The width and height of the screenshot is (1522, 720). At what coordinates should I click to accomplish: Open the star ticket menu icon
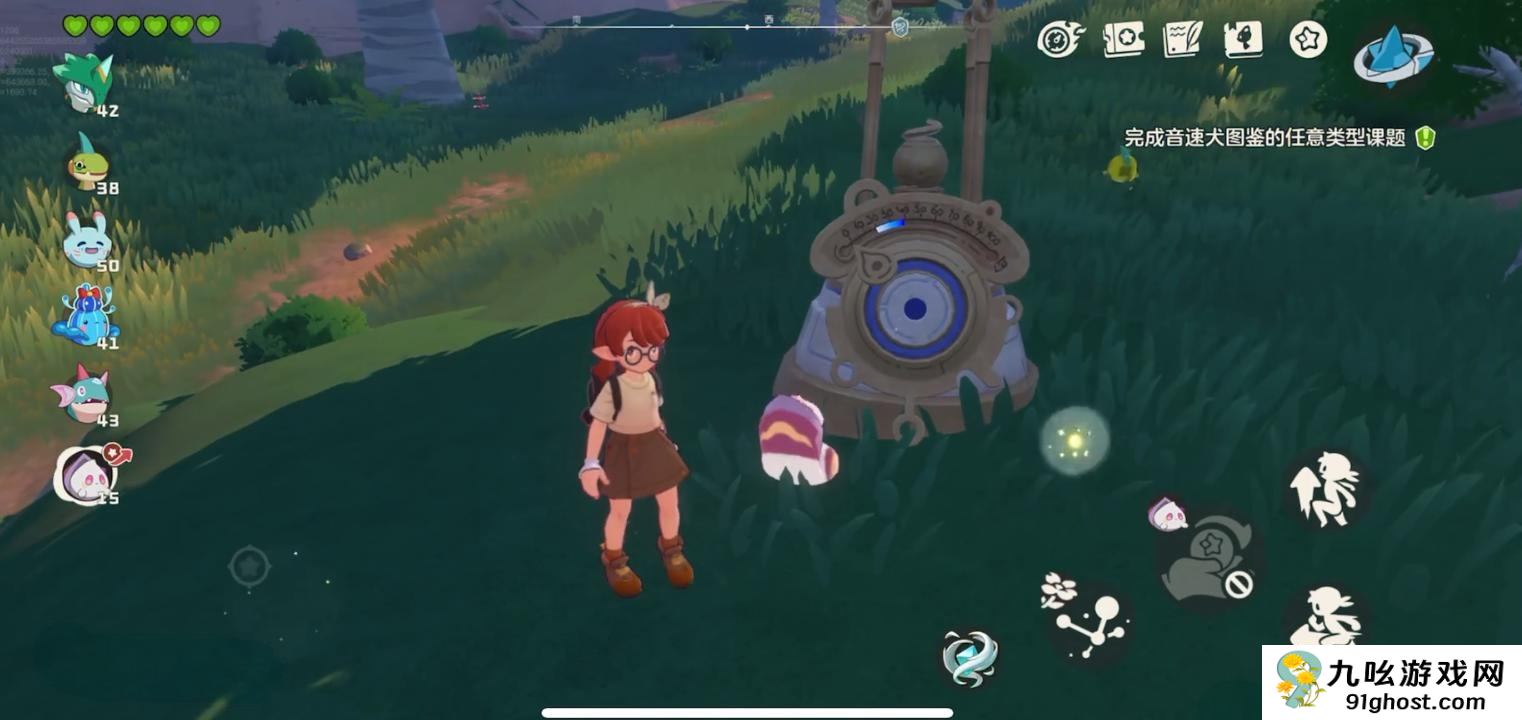(1123, 39)
